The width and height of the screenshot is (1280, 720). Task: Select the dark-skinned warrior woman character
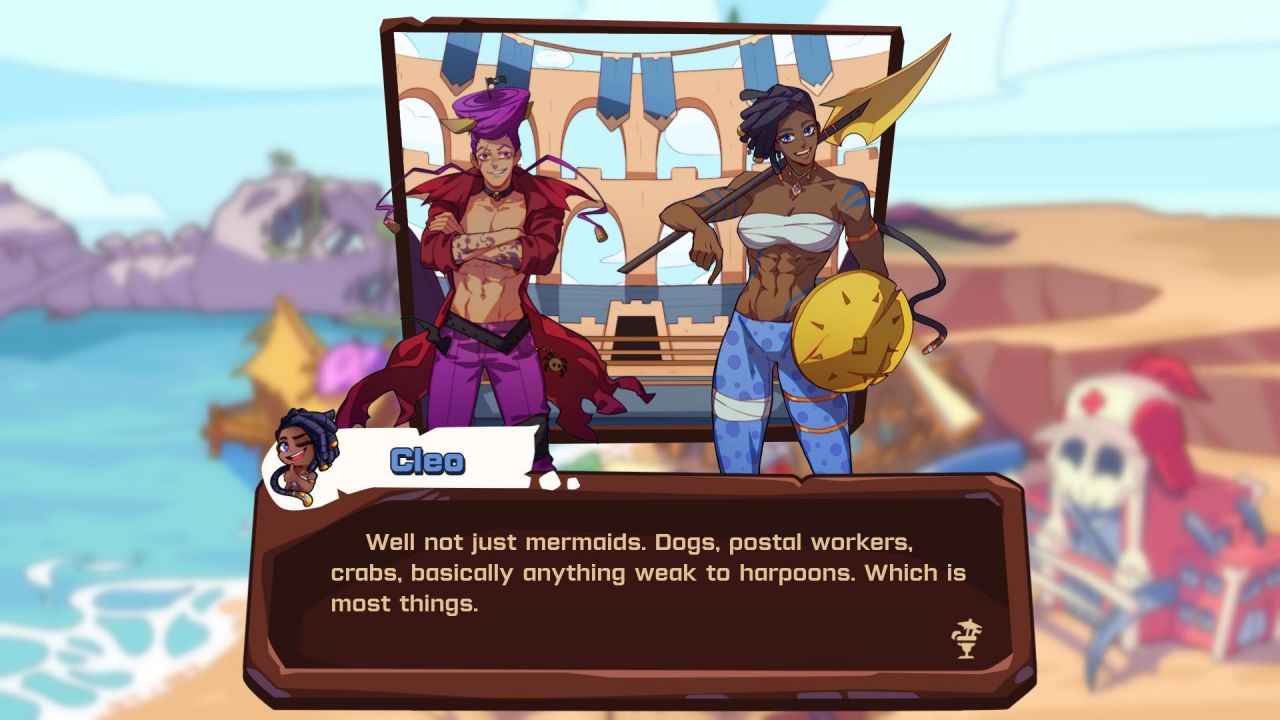[790, 240]
